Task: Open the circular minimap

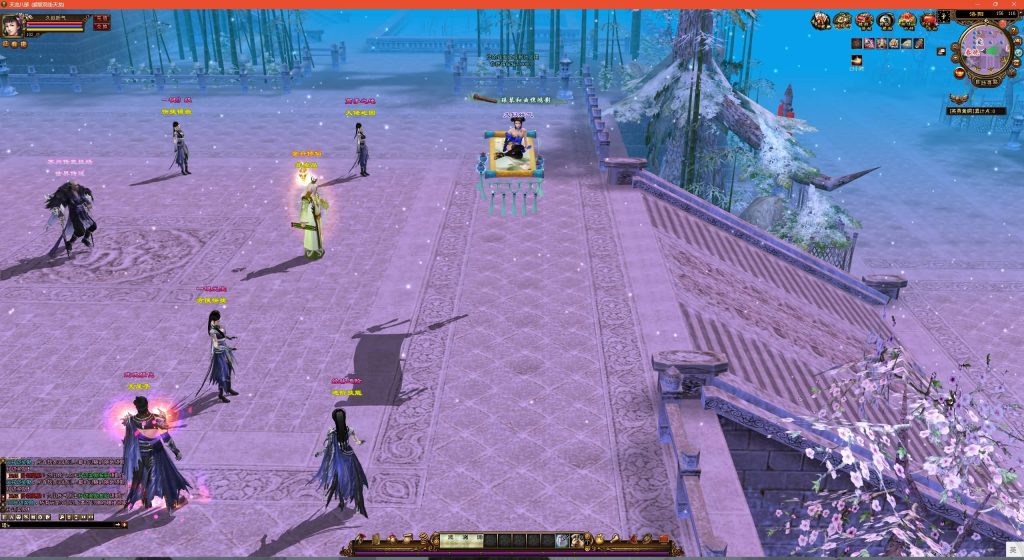Action: click(984, 48)
